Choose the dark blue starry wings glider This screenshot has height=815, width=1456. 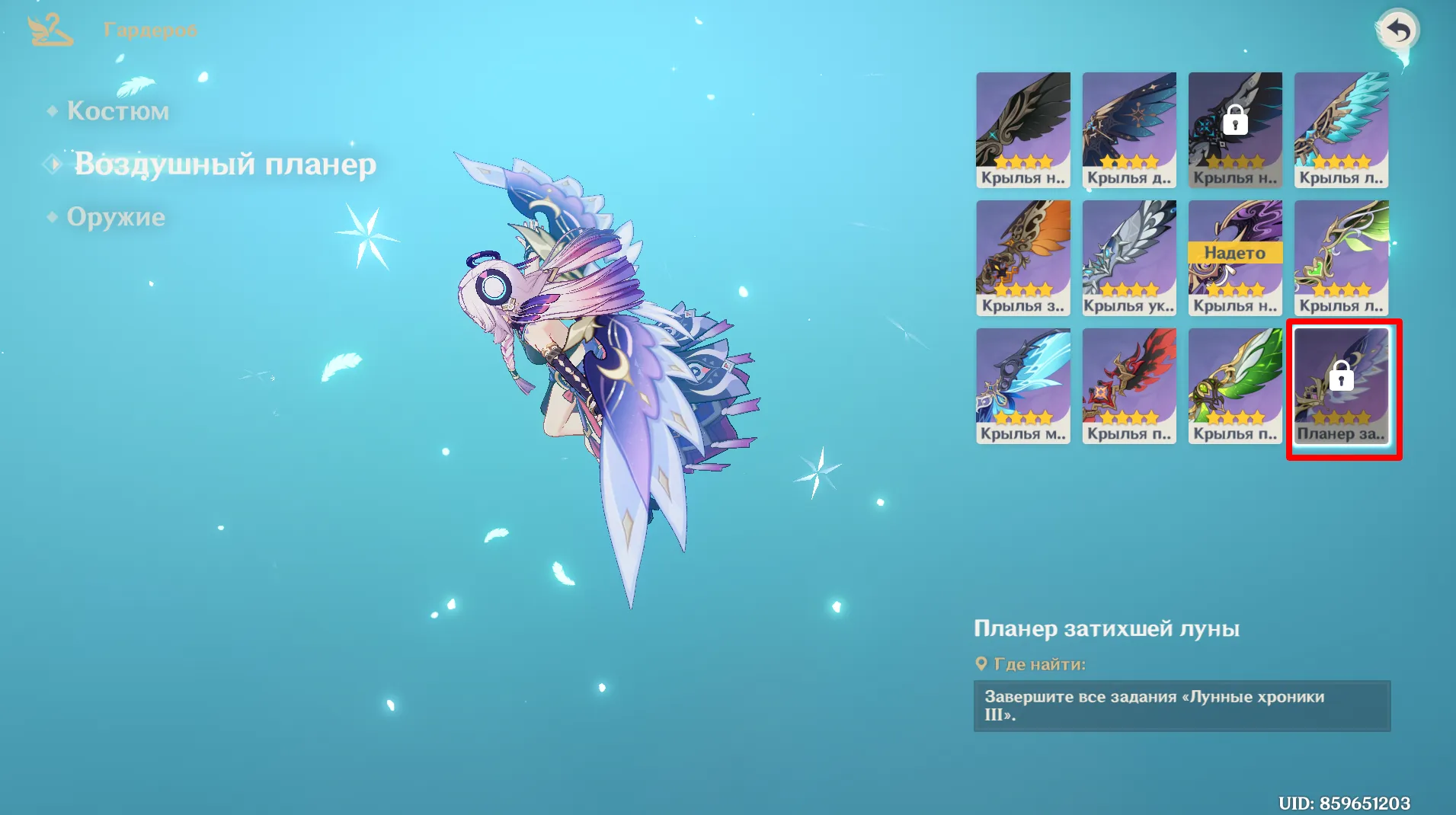(1128, 129)
